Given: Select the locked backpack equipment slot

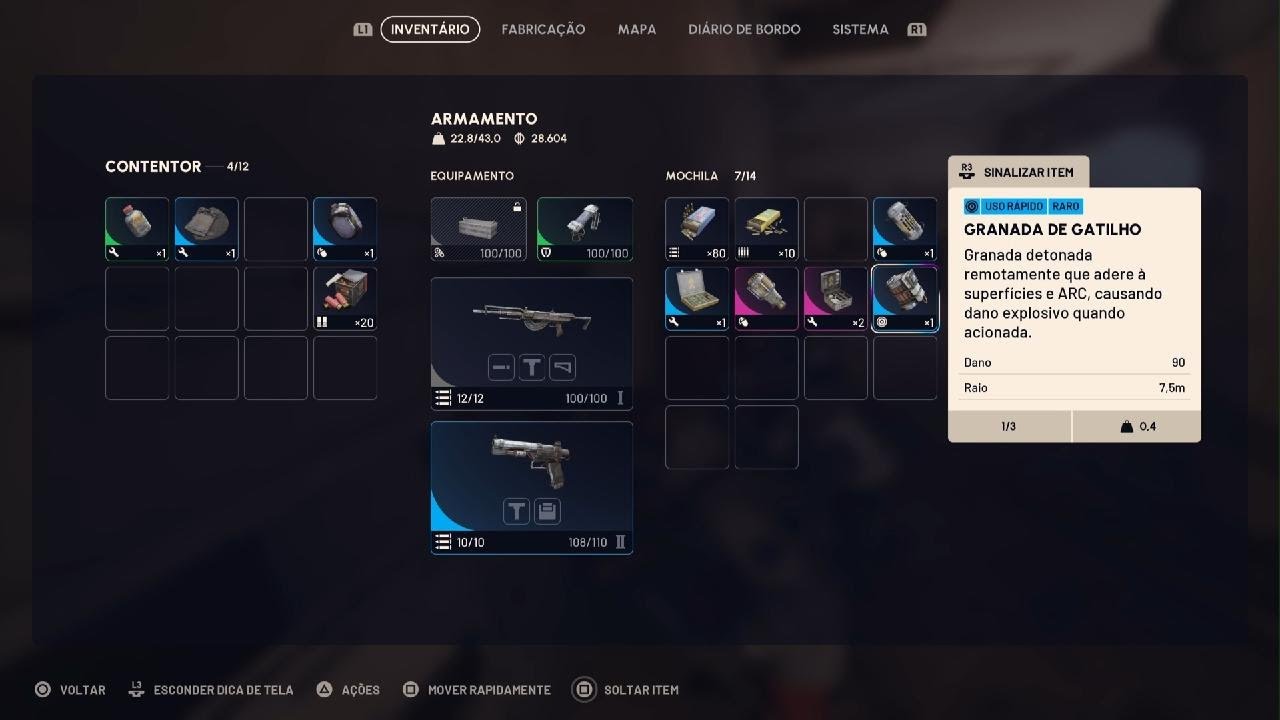Looking at the screenshot, I should [x=479, y=229].
